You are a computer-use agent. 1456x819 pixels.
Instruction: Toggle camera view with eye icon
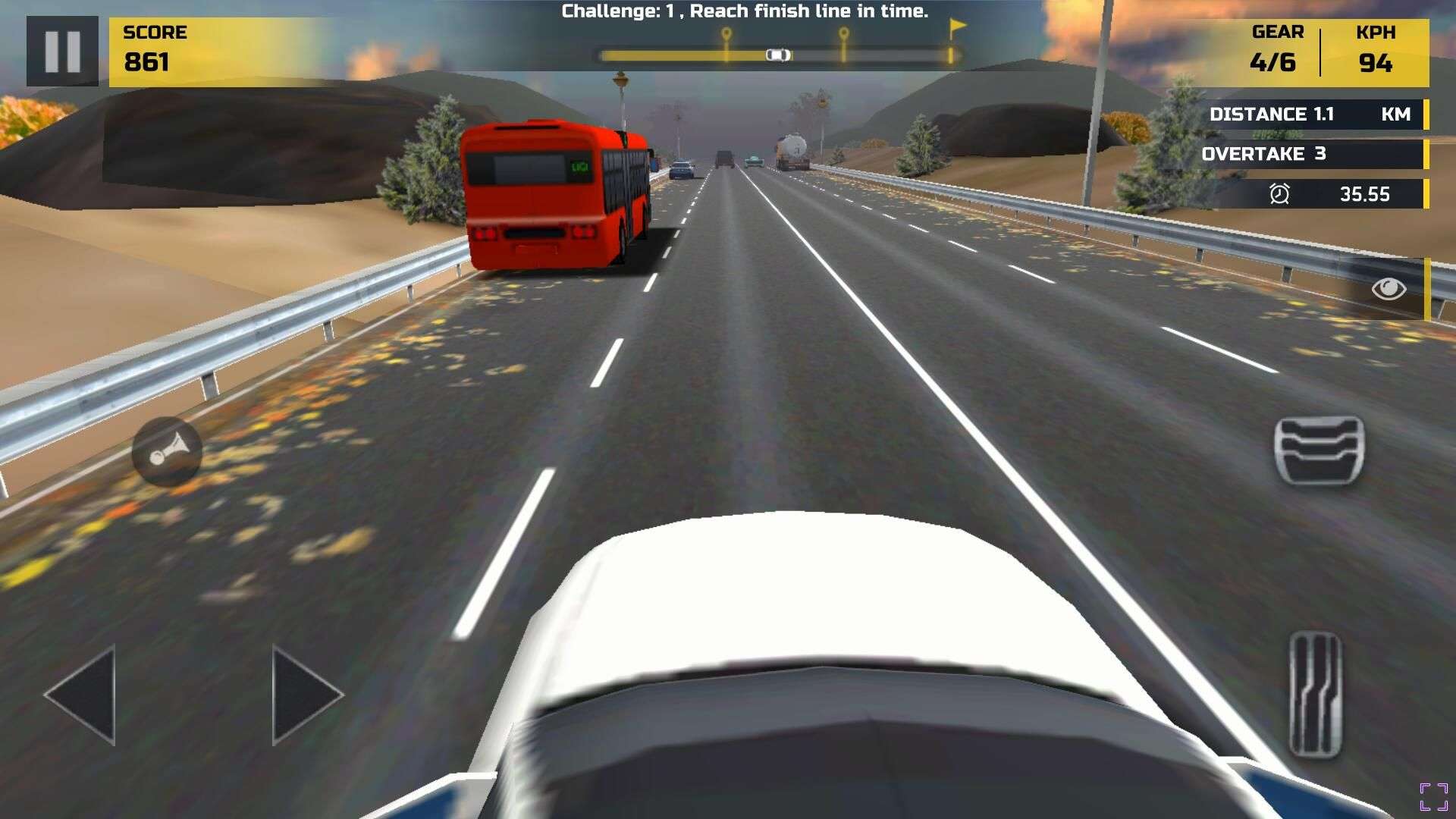pos(1389,289)
